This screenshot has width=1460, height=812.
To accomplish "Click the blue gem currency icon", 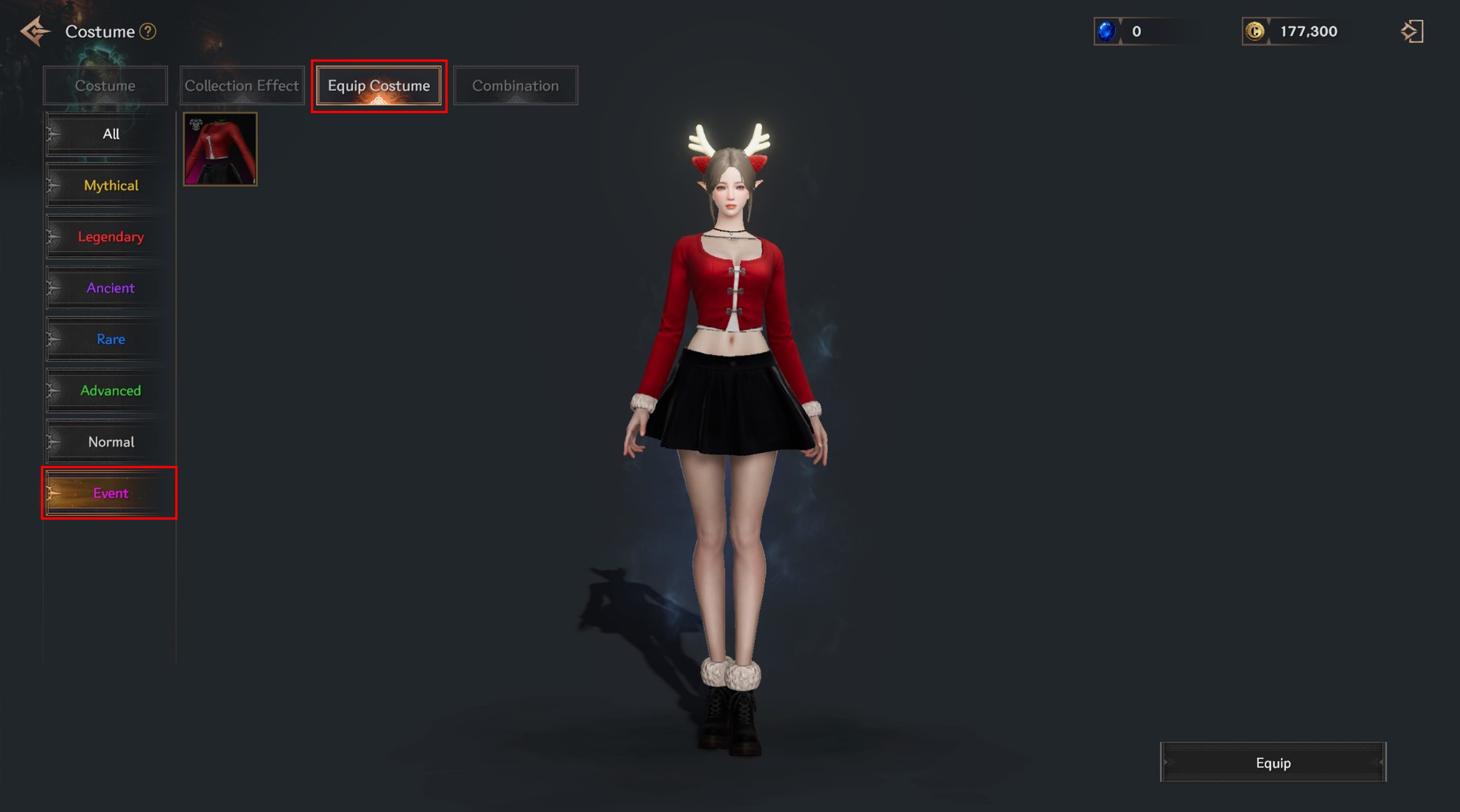I will click(x=1106, y=31).
